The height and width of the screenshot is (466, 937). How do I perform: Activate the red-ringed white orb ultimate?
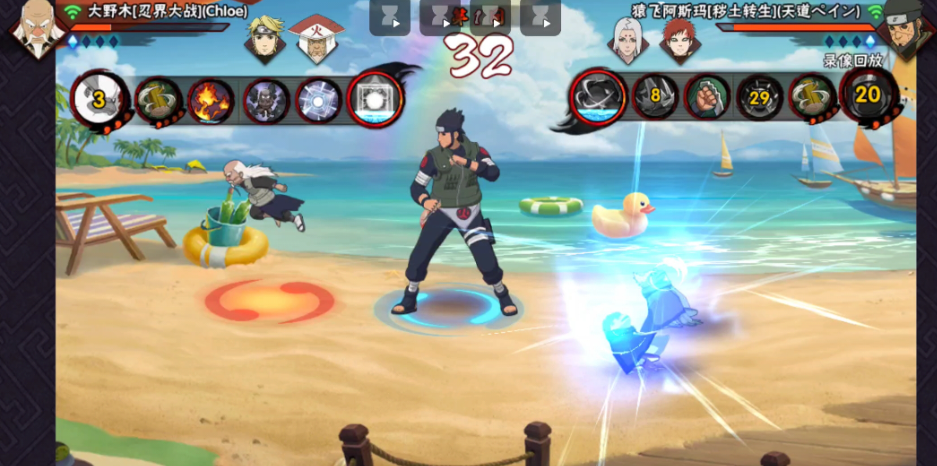[375, 99]
